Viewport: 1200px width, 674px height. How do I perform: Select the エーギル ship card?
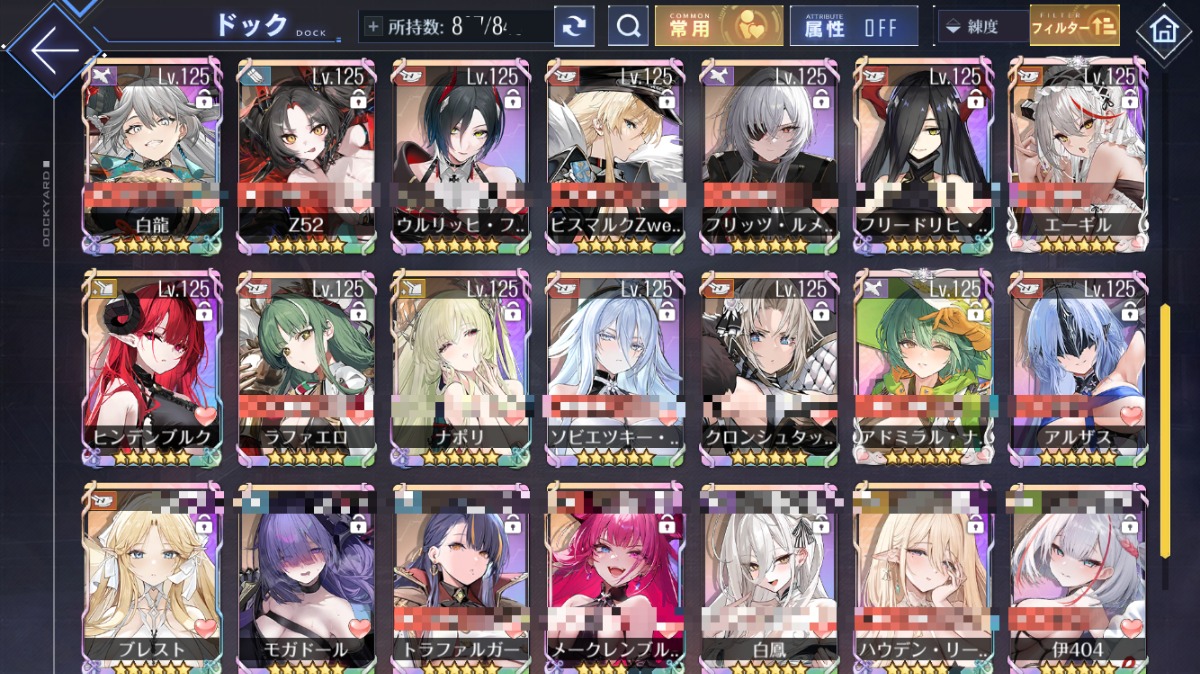tap(1075, 150)
